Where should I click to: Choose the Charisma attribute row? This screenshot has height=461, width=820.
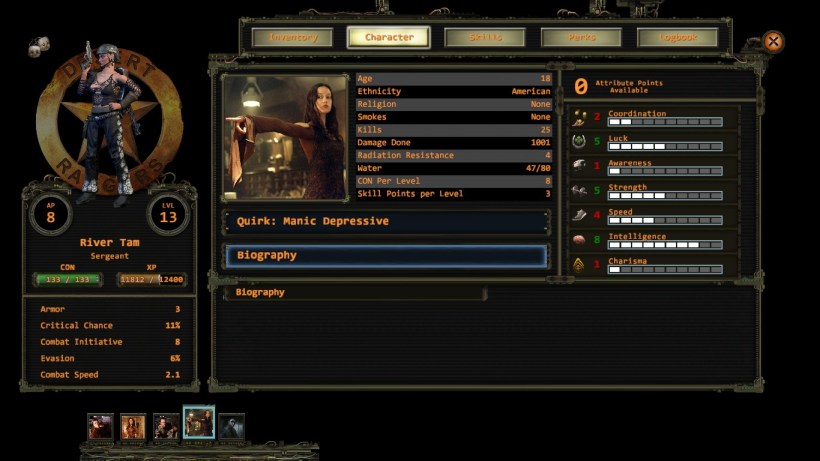654,265
